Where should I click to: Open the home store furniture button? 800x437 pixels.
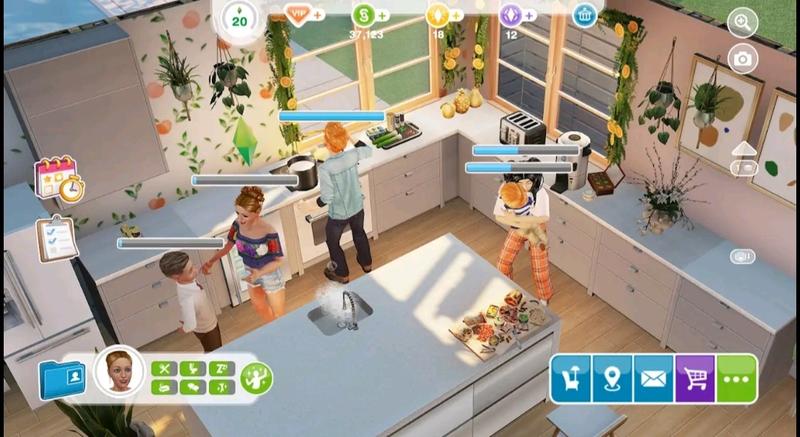click(x=570, y=379)
